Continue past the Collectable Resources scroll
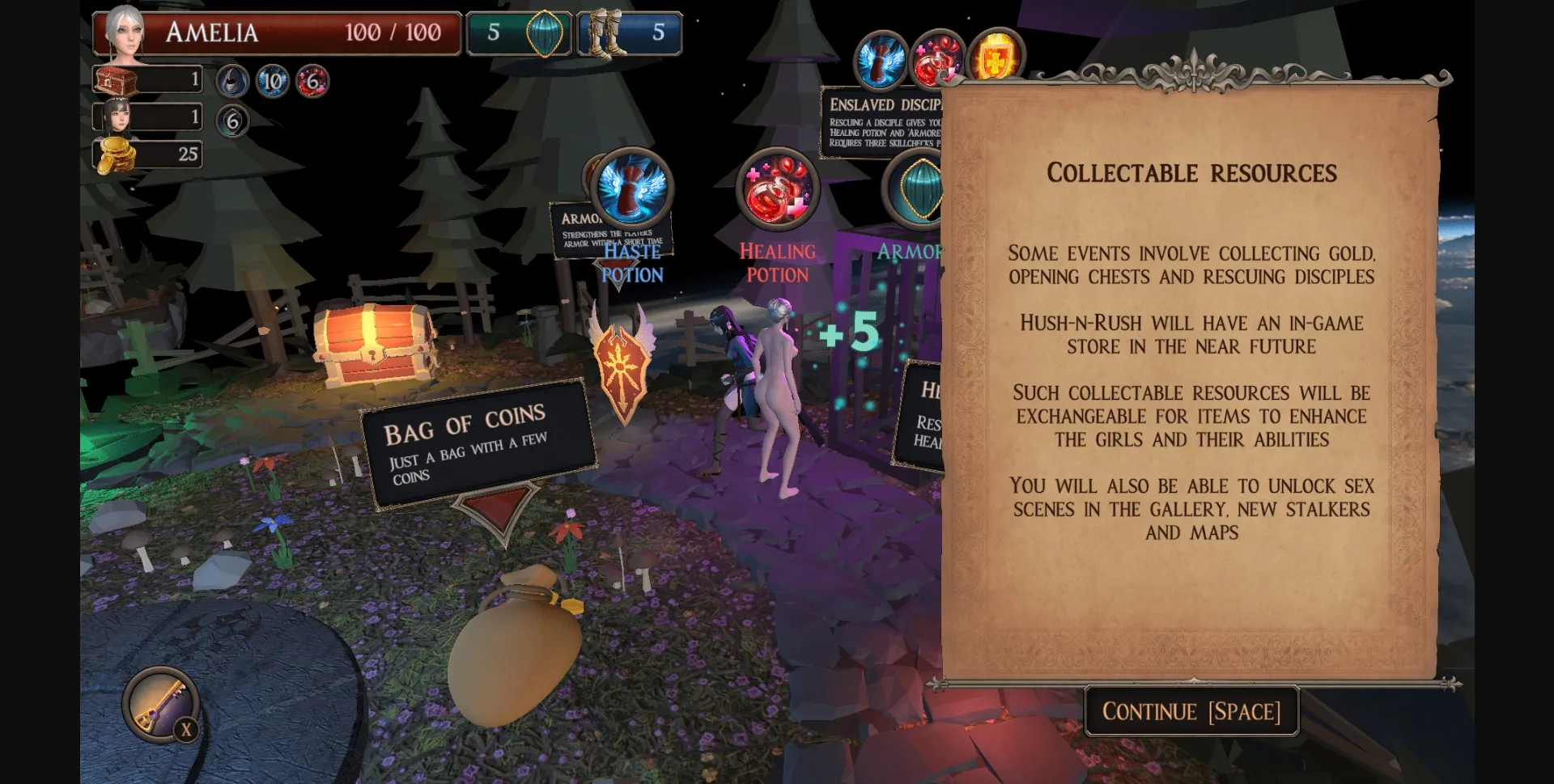The image size is (1554, 784). pos(1191,711)
